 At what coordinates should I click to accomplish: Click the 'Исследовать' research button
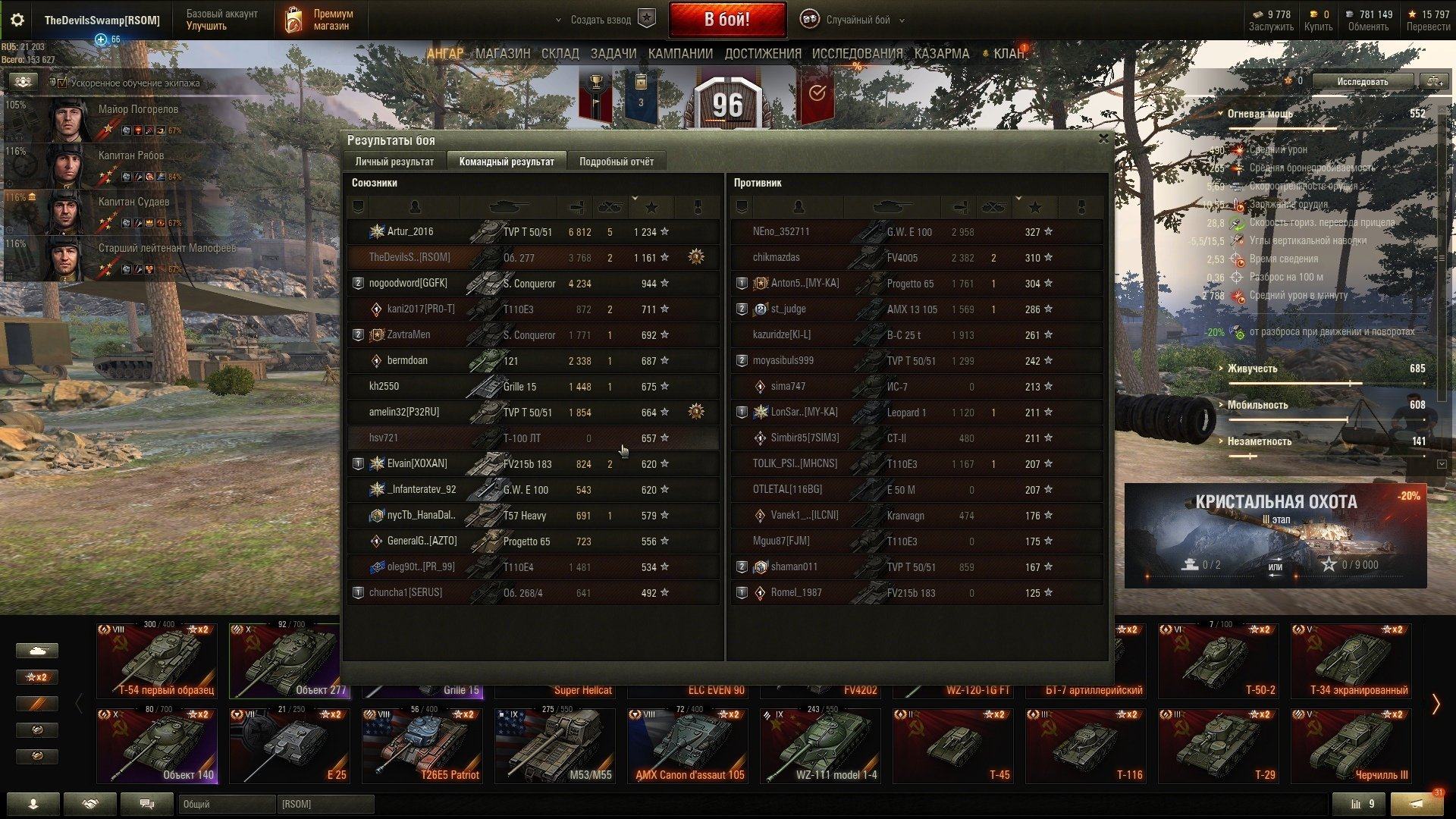click(1362, 82)
